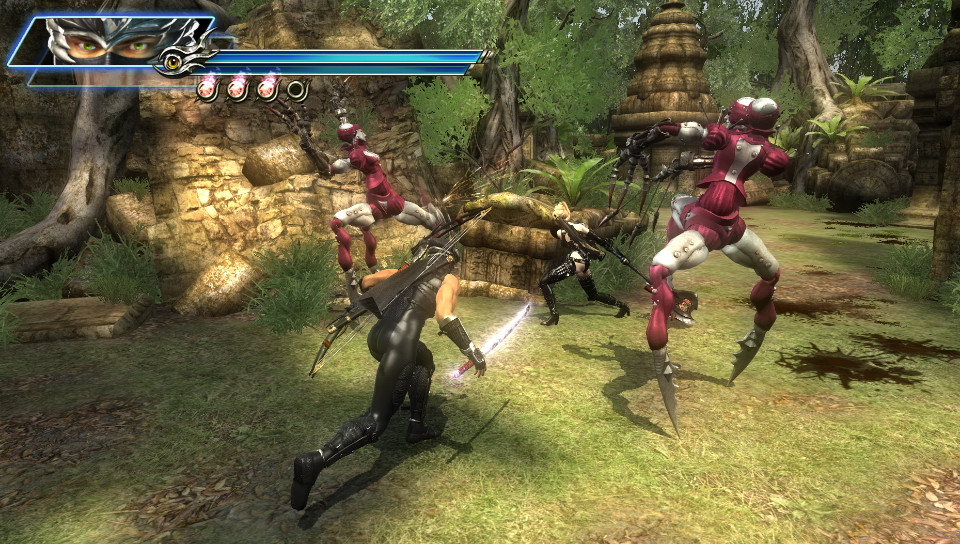Select the empty ninpo ring slot
The height and width of the screenshot is (544, 960).
pyautogui.click(x=297, y=90)
